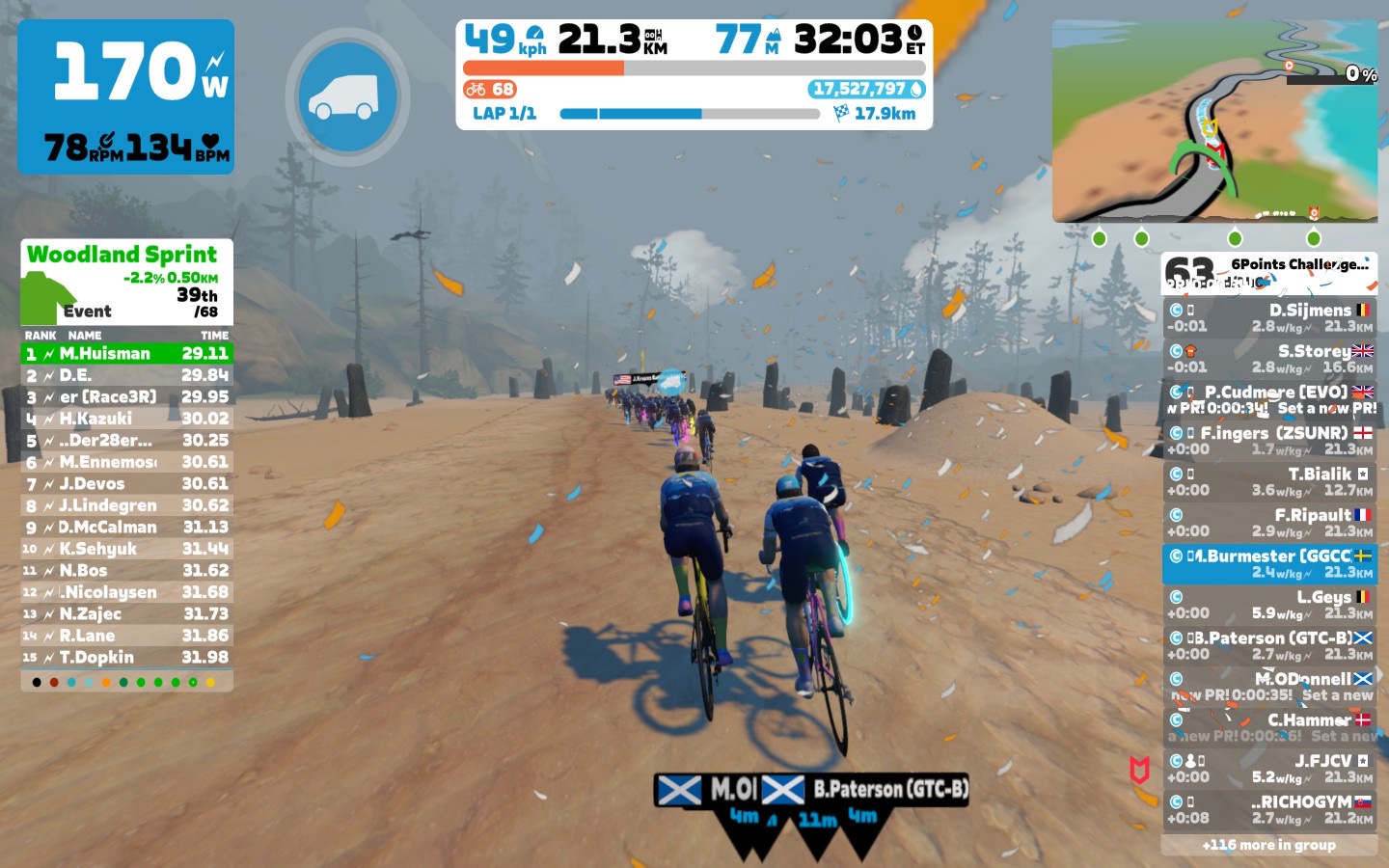Choose T.Dopkin in the sprint rankings
The height and width of the screenshot is (868, 1389).
coord(126,658)
